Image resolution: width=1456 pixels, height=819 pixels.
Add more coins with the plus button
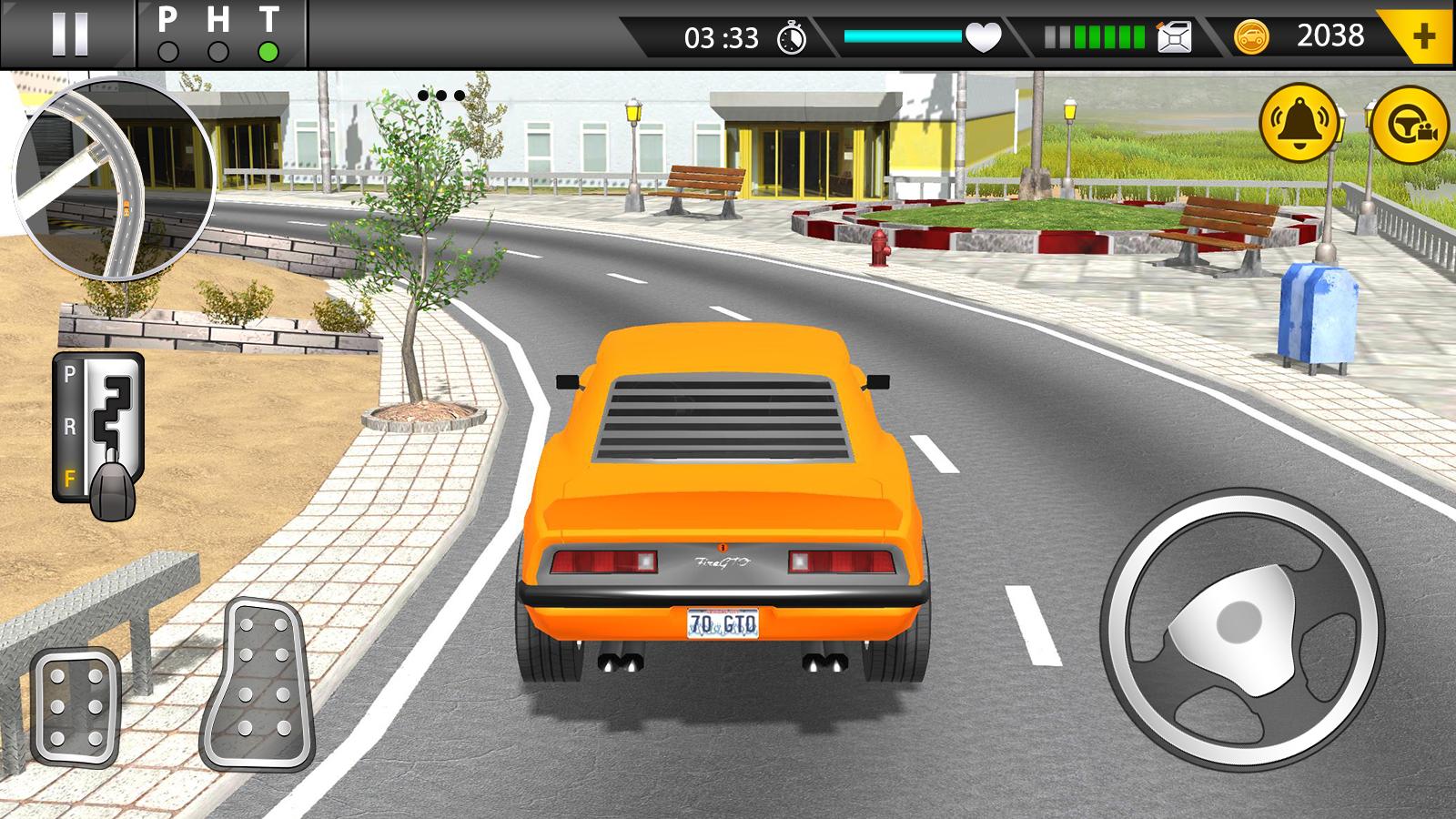tap(1423, 36)
